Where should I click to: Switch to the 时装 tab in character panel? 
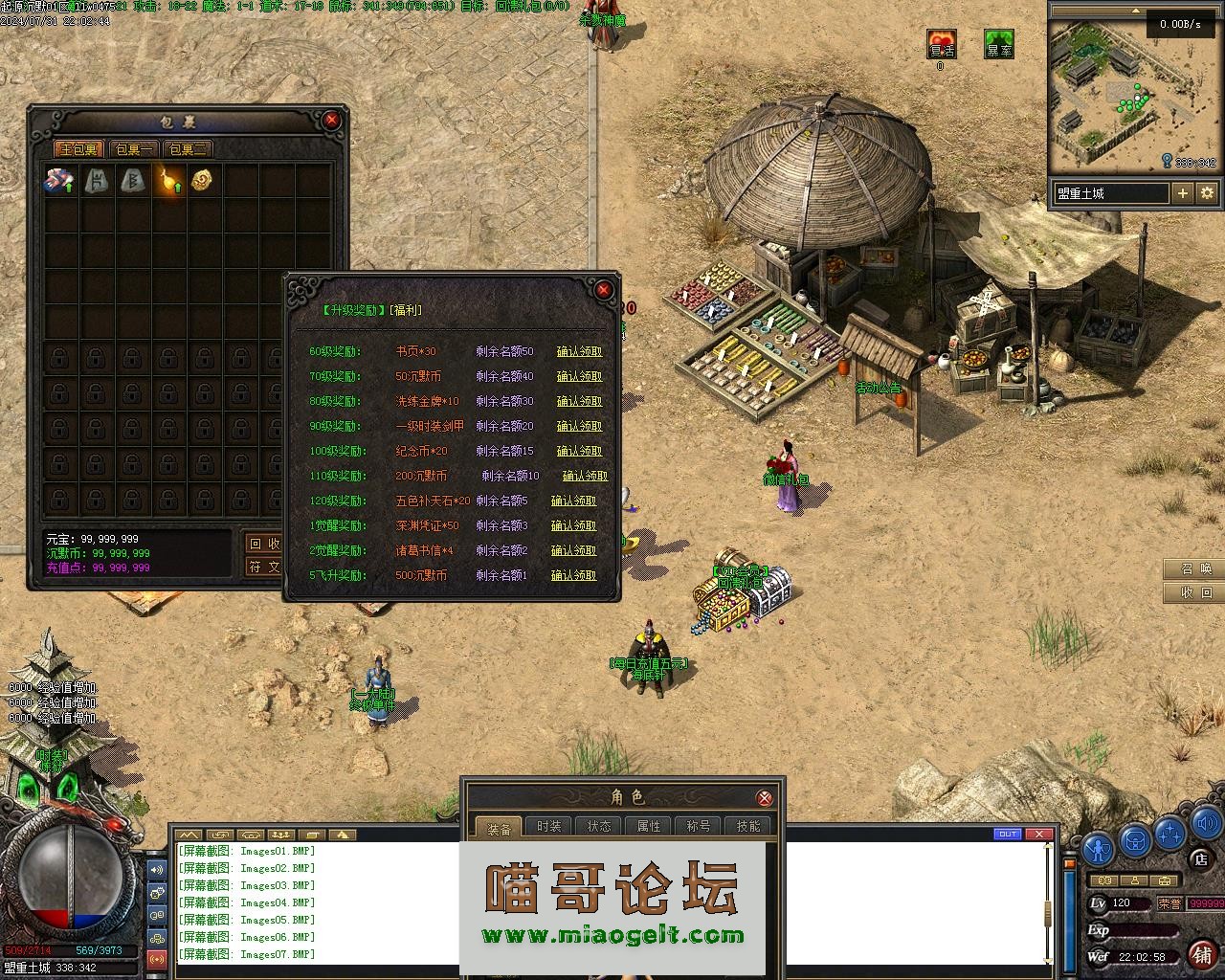pos(549,827)
